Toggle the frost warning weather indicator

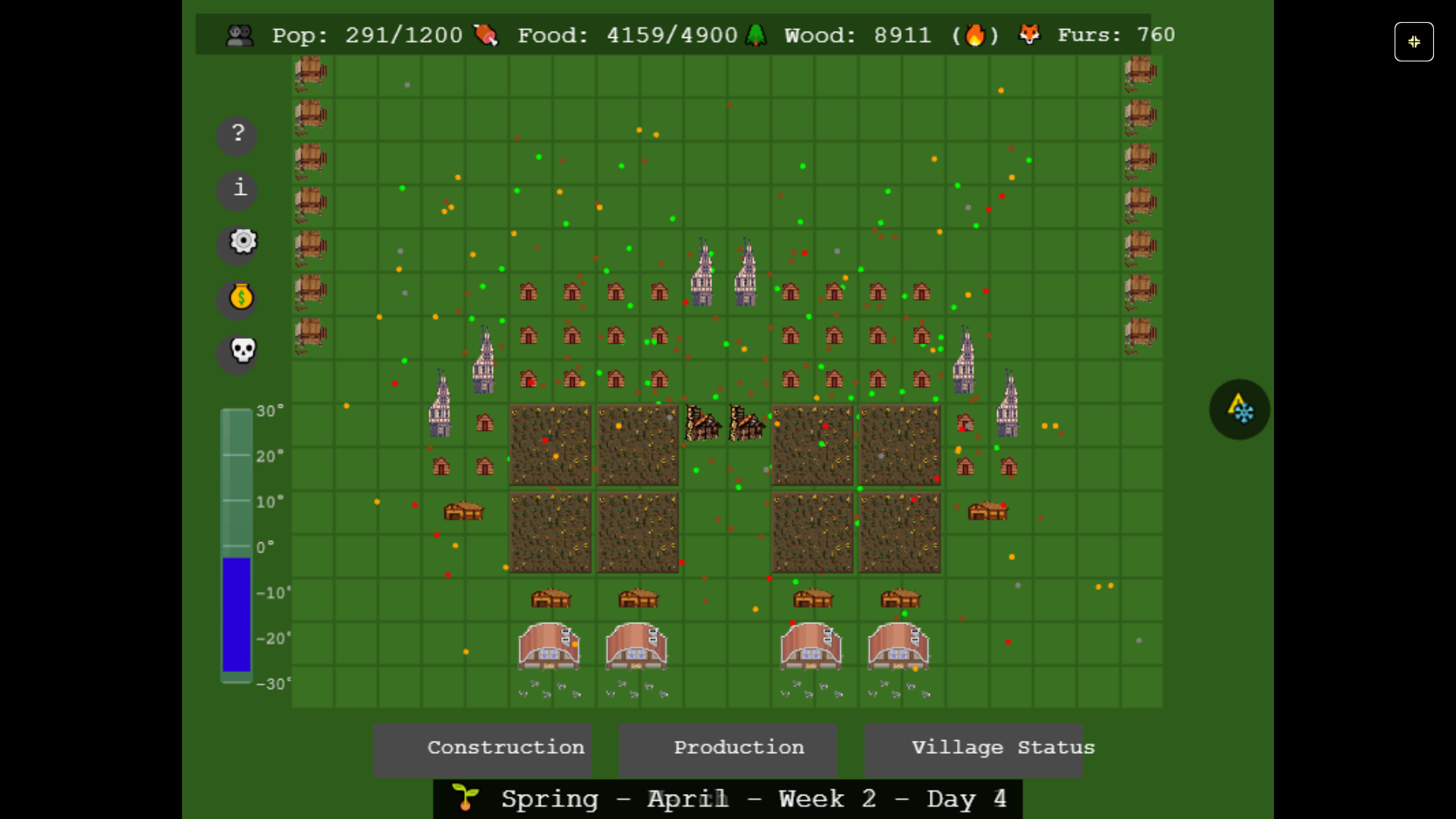click(x=1239, y=409)
